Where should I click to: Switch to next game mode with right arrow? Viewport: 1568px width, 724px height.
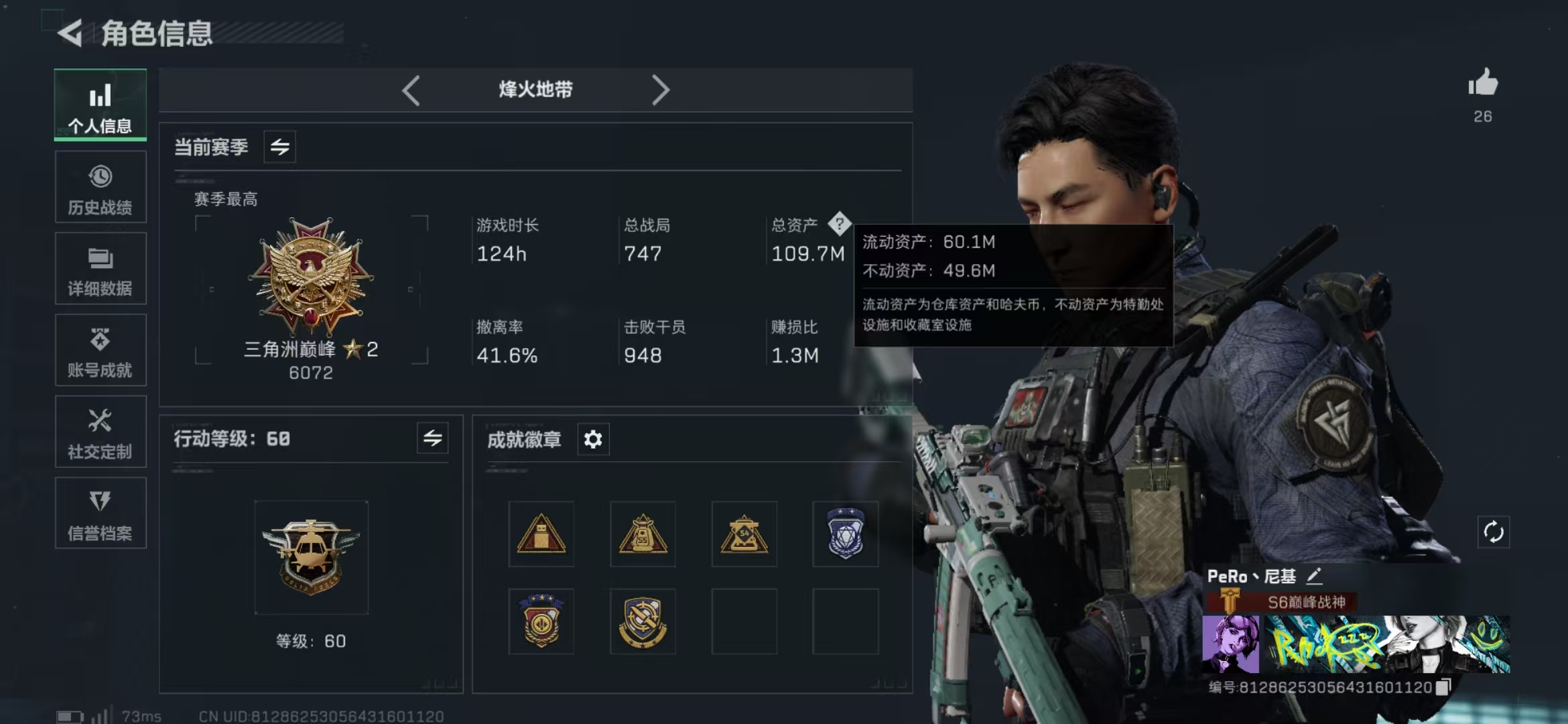coord(662,90)
